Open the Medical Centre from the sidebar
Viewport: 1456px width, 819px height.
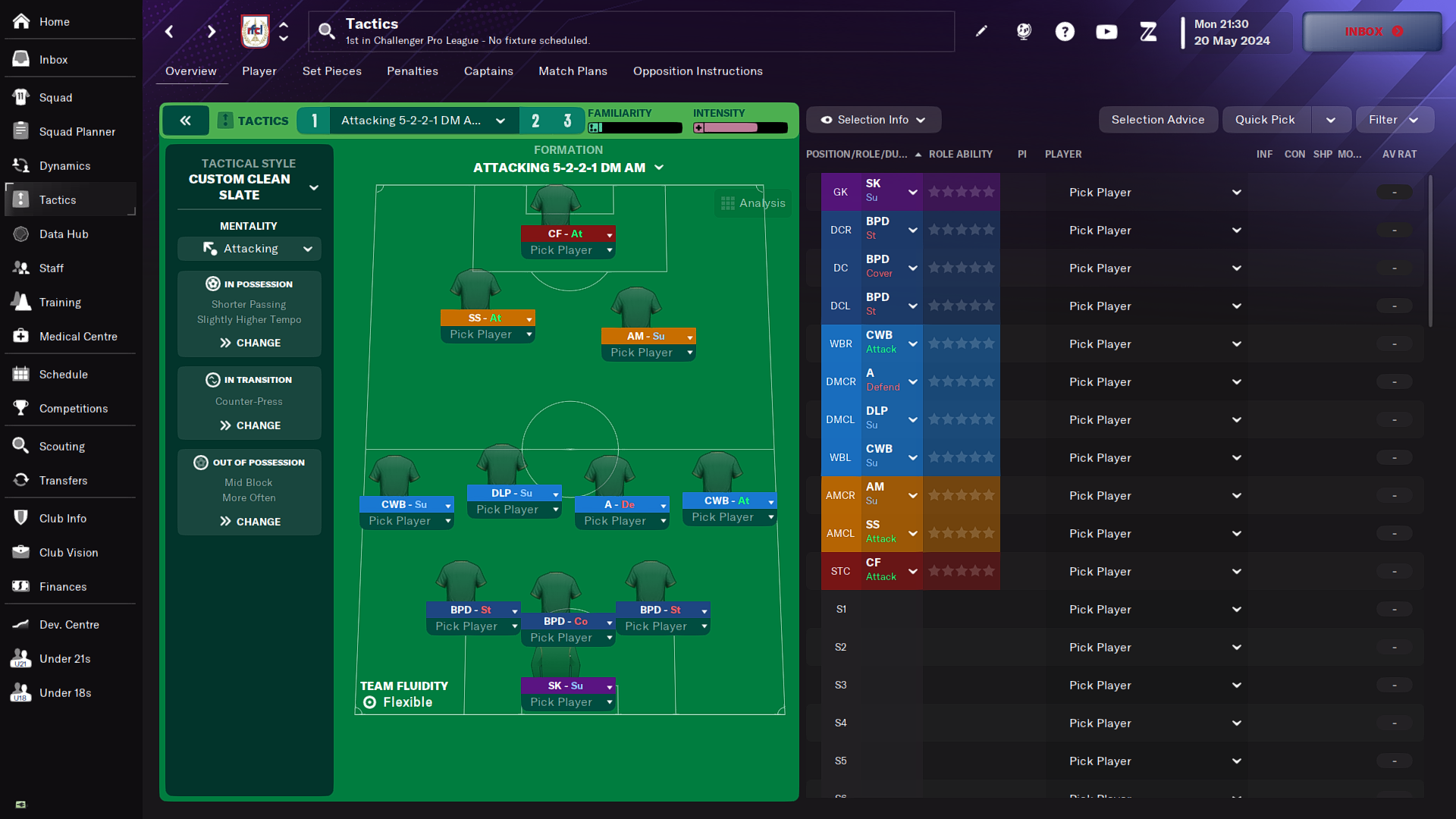pos(78,336)
